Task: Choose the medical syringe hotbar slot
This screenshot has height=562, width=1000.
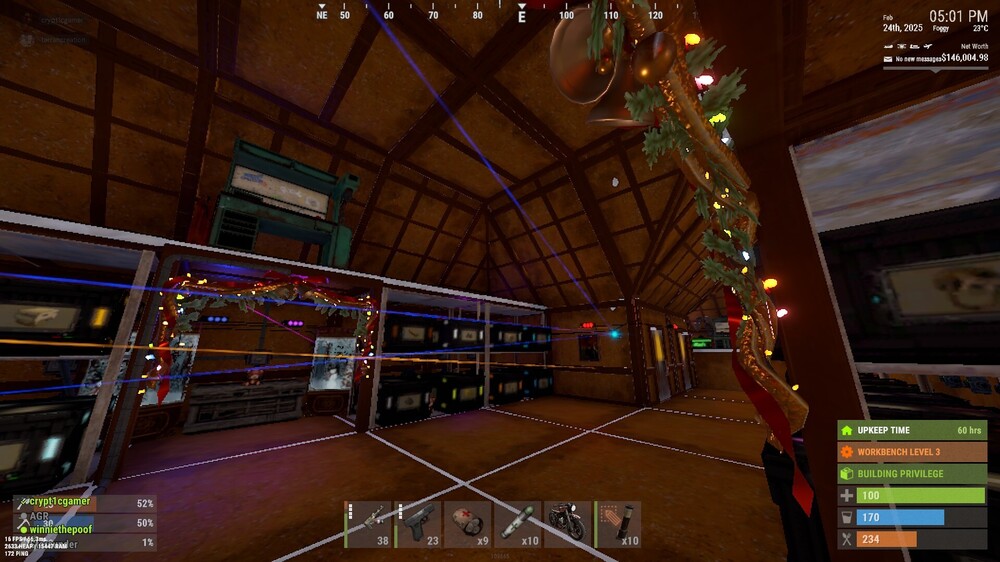Action: (x=518, y=524)
